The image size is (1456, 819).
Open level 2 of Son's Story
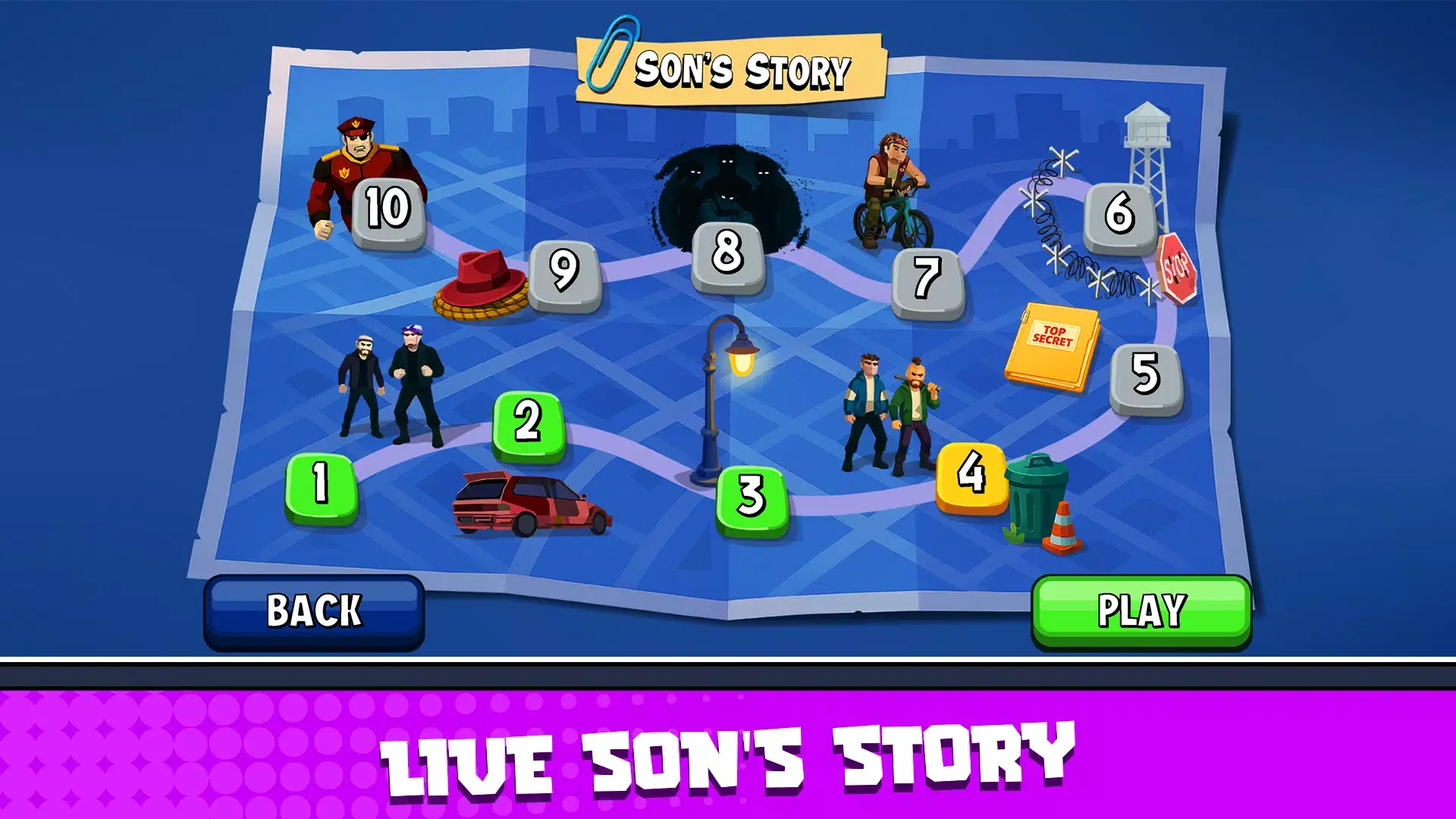pos(531,425)
